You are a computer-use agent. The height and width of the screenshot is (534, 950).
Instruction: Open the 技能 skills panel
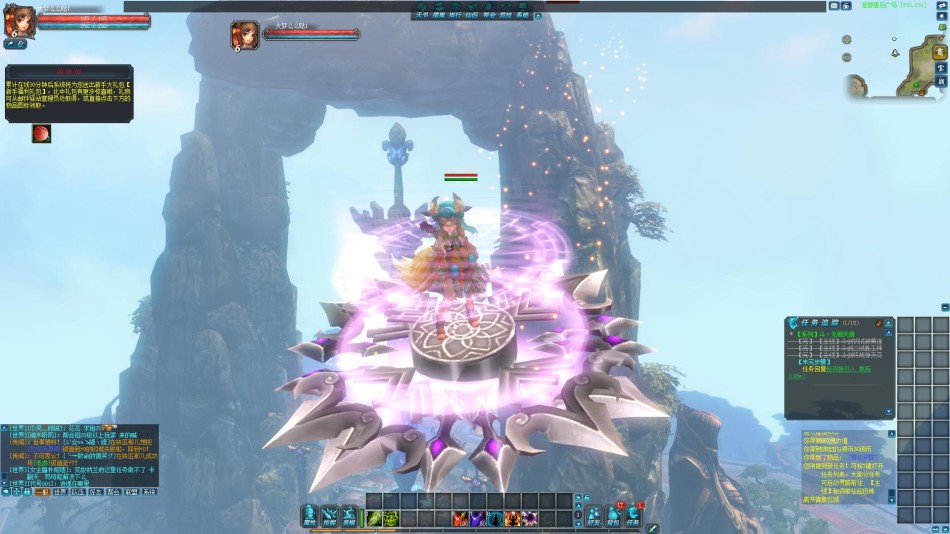click(329, 516)
